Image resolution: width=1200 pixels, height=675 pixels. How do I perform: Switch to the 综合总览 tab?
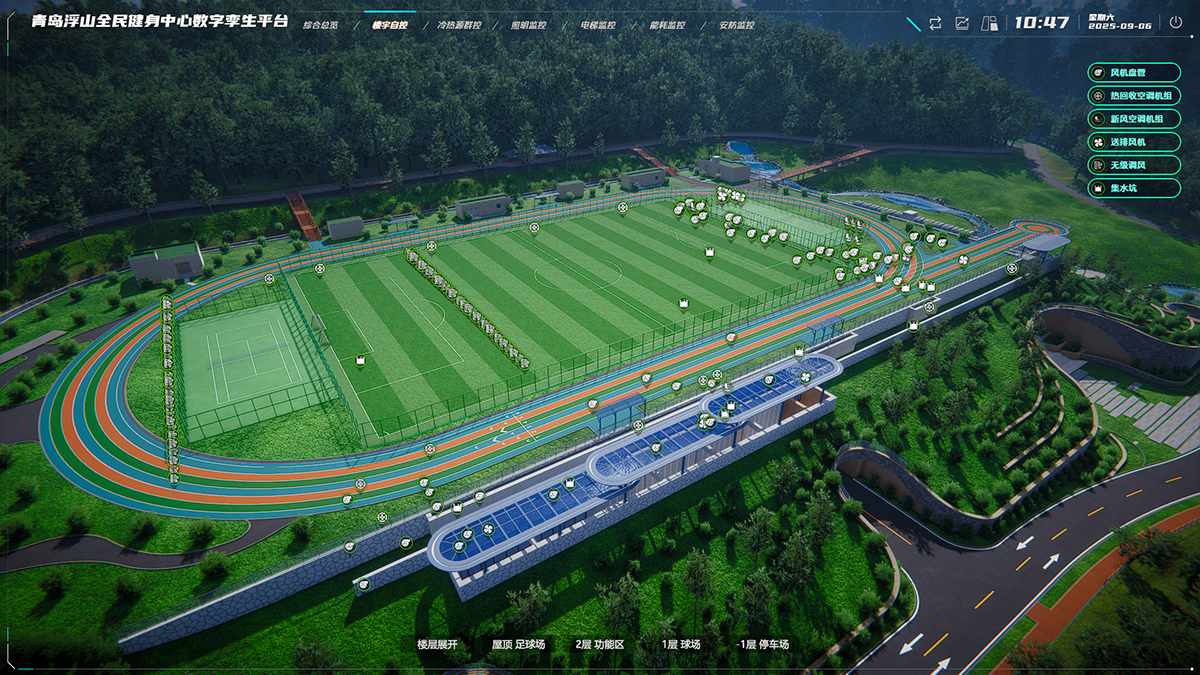point(320,25)
